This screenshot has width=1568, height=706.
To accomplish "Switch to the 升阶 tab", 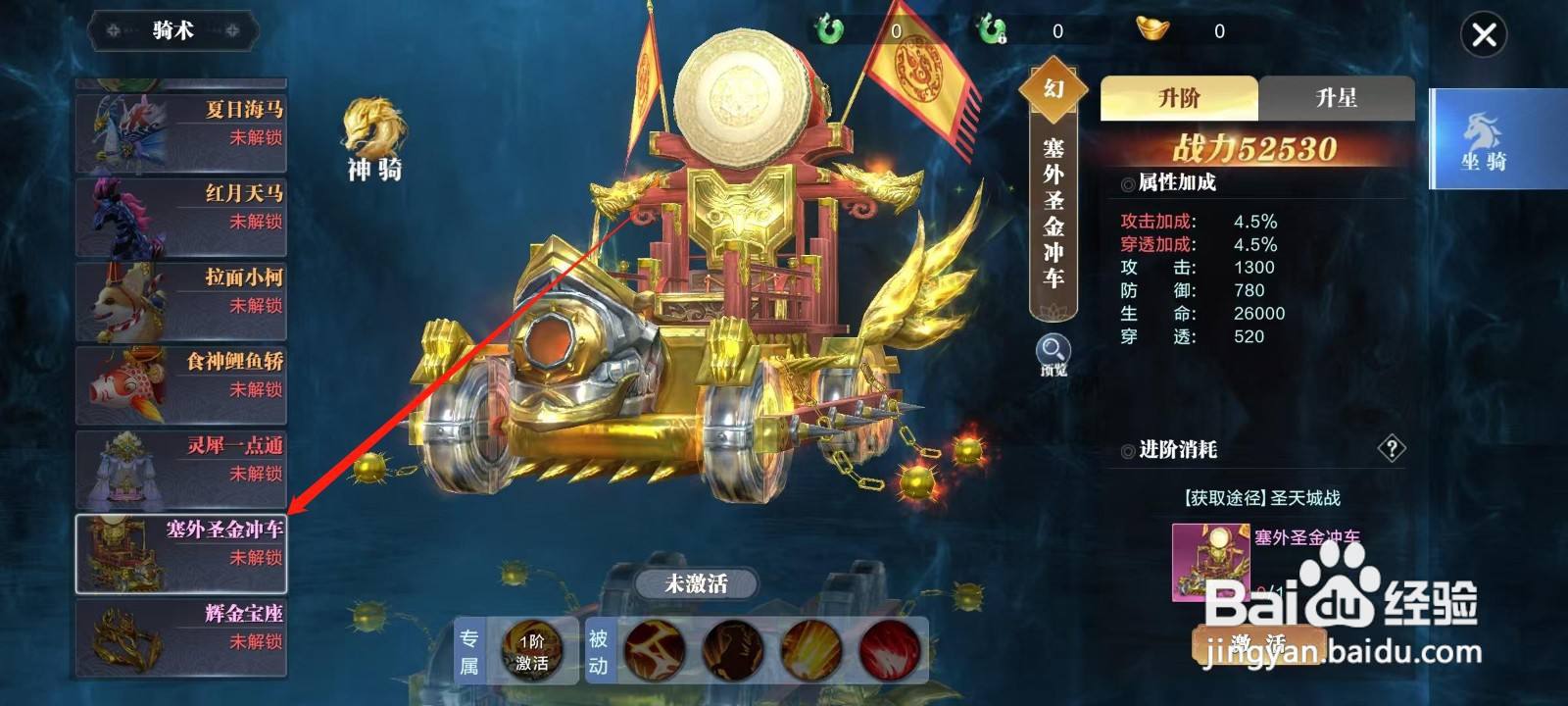I will pos(1180,98).
